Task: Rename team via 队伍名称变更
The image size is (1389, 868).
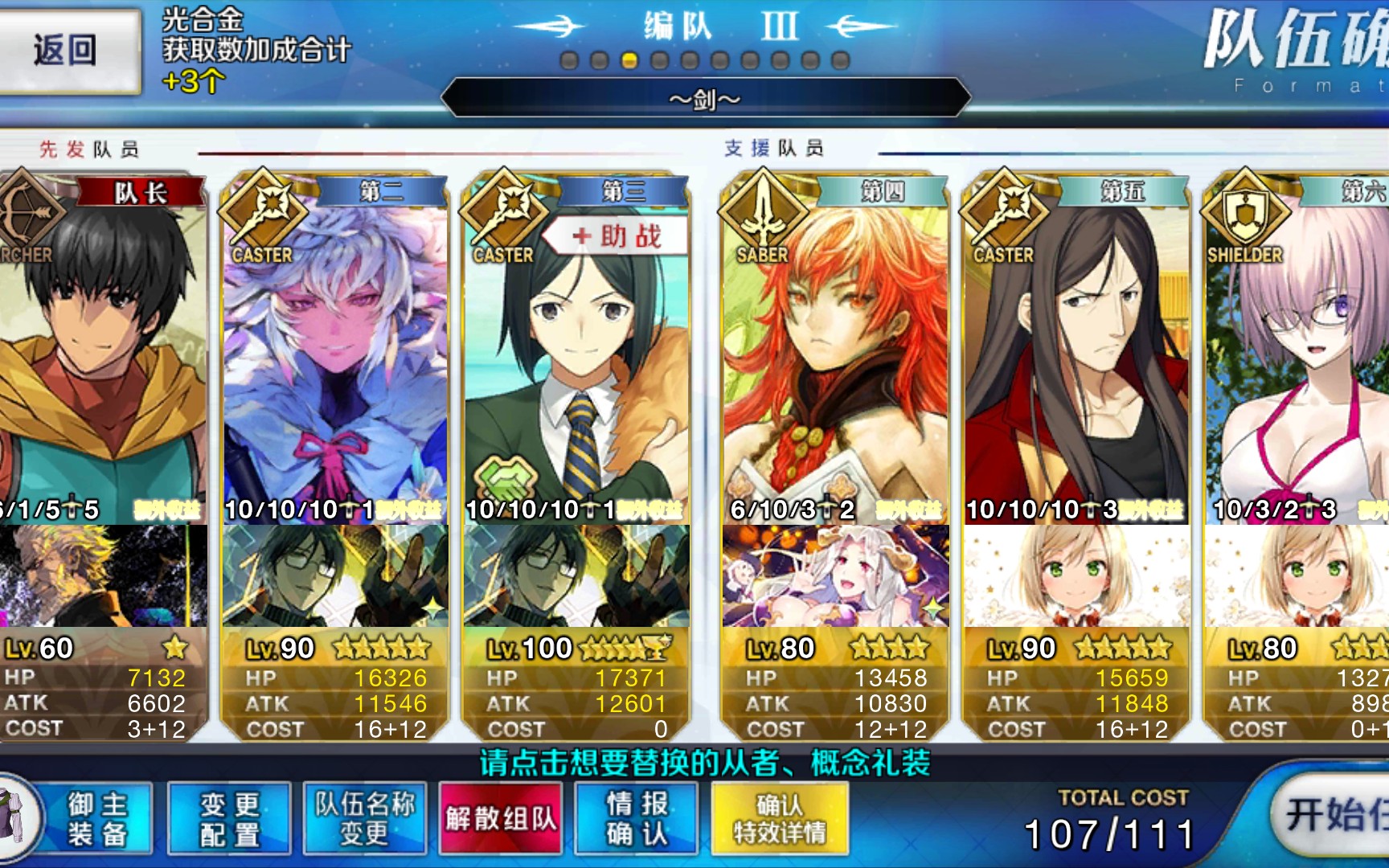Action: pos(365,818)
